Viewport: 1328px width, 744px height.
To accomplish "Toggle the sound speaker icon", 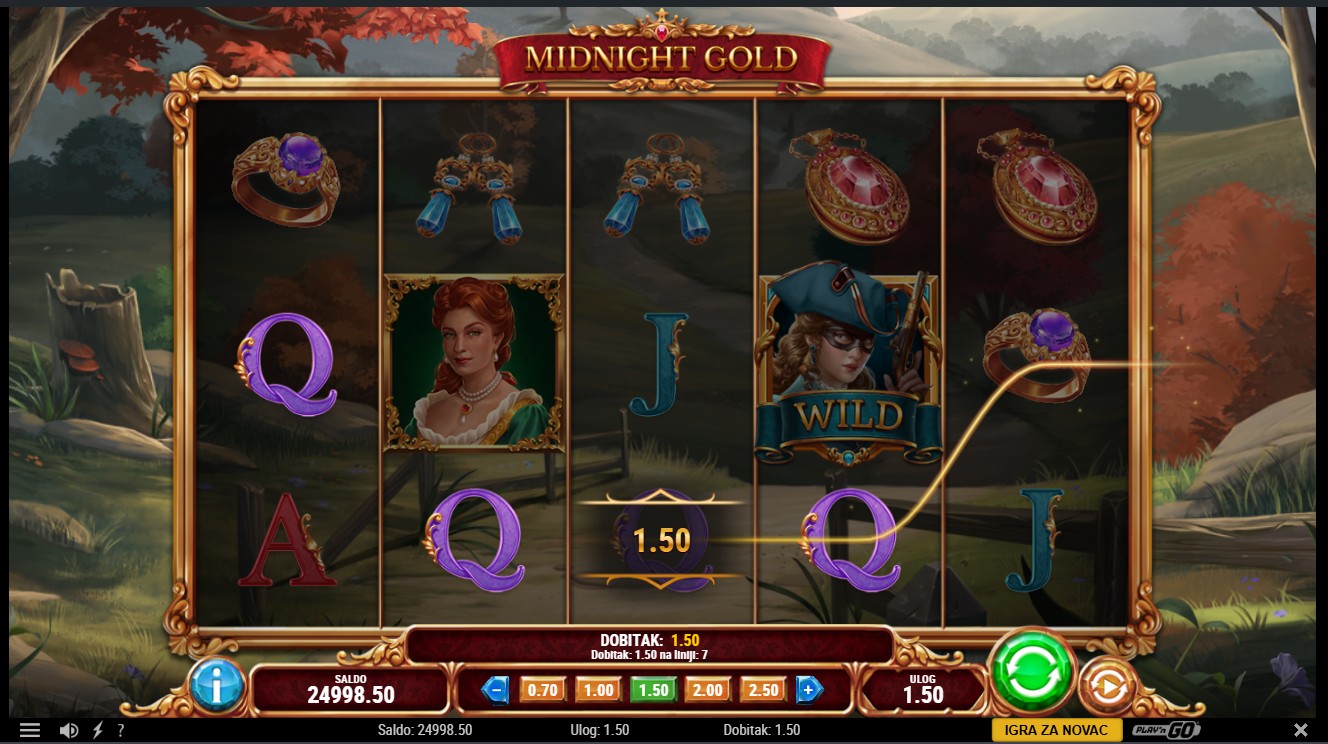I will 69,730.
